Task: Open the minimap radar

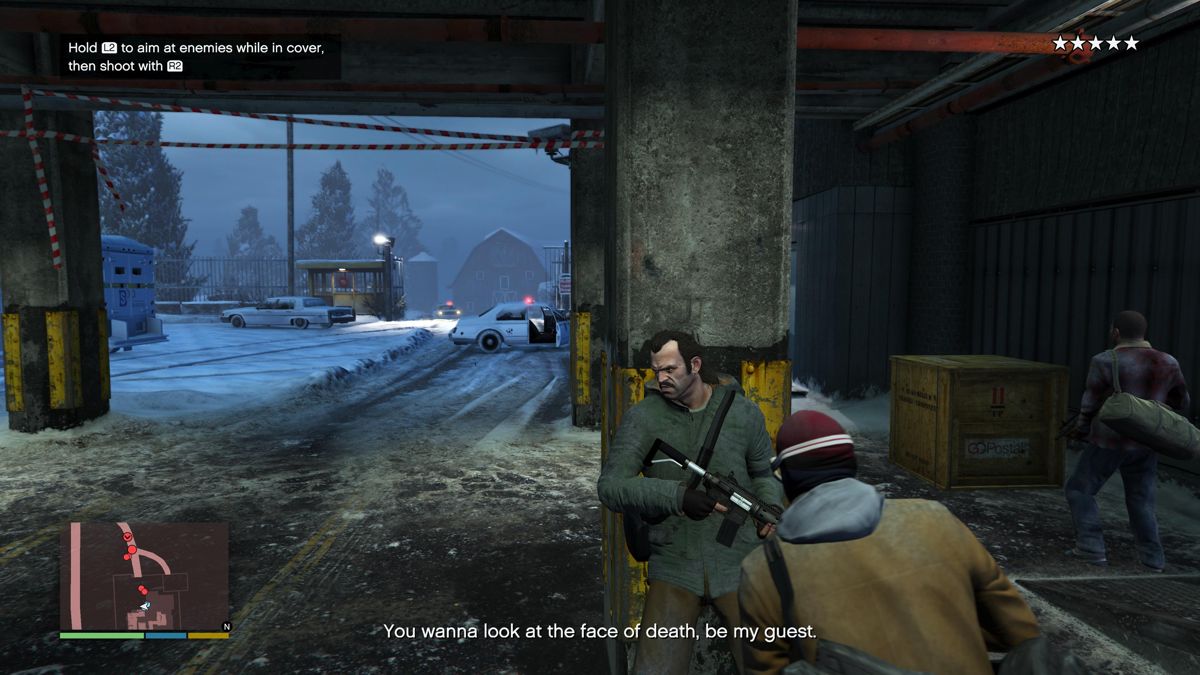Action: (x=144, y=575)
